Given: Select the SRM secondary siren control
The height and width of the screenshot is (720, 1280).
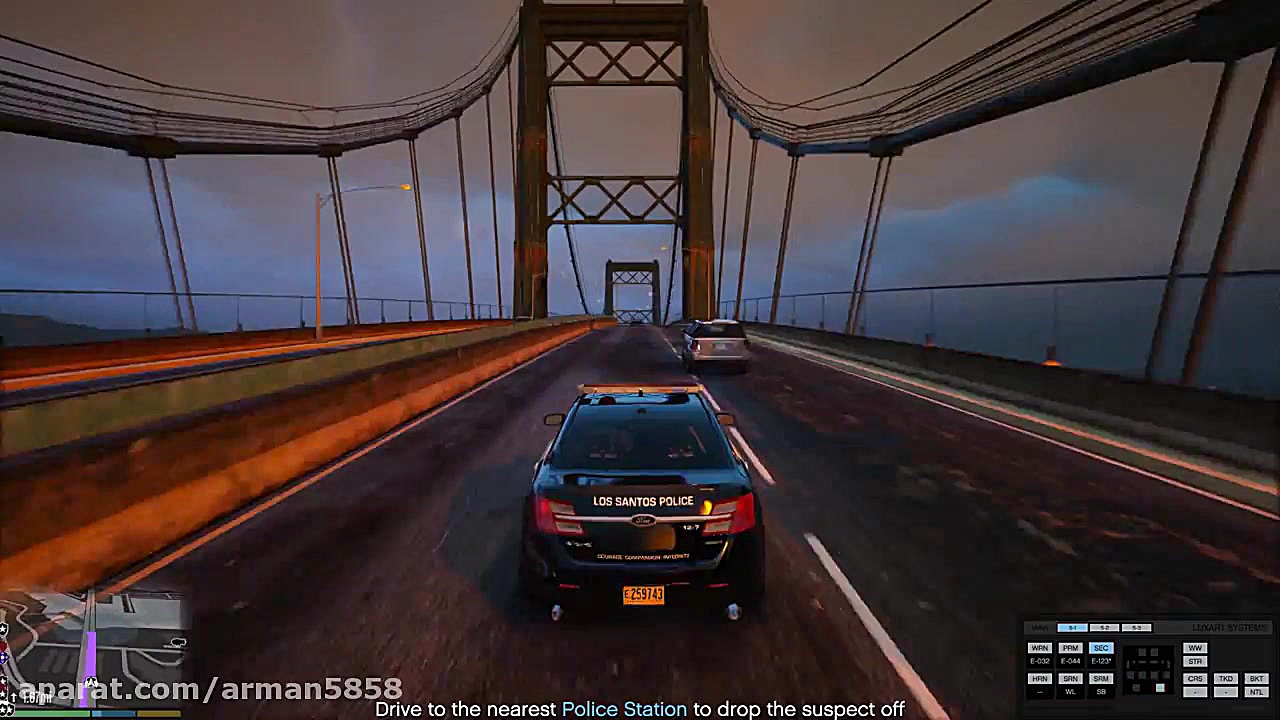Looking at the screenshot, I should (1101, 678).
